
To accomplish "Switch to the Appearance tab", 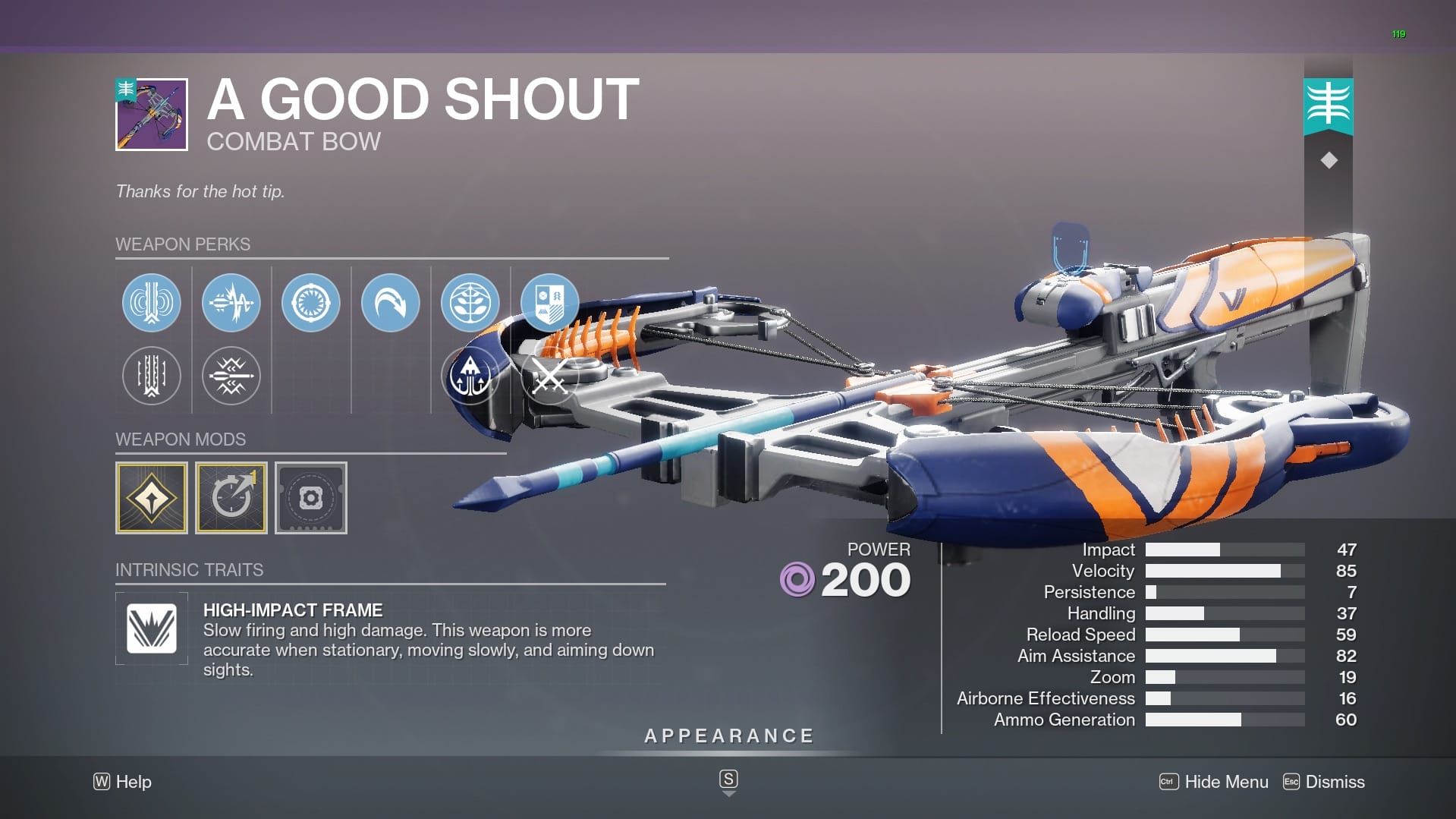I will 728,735.
